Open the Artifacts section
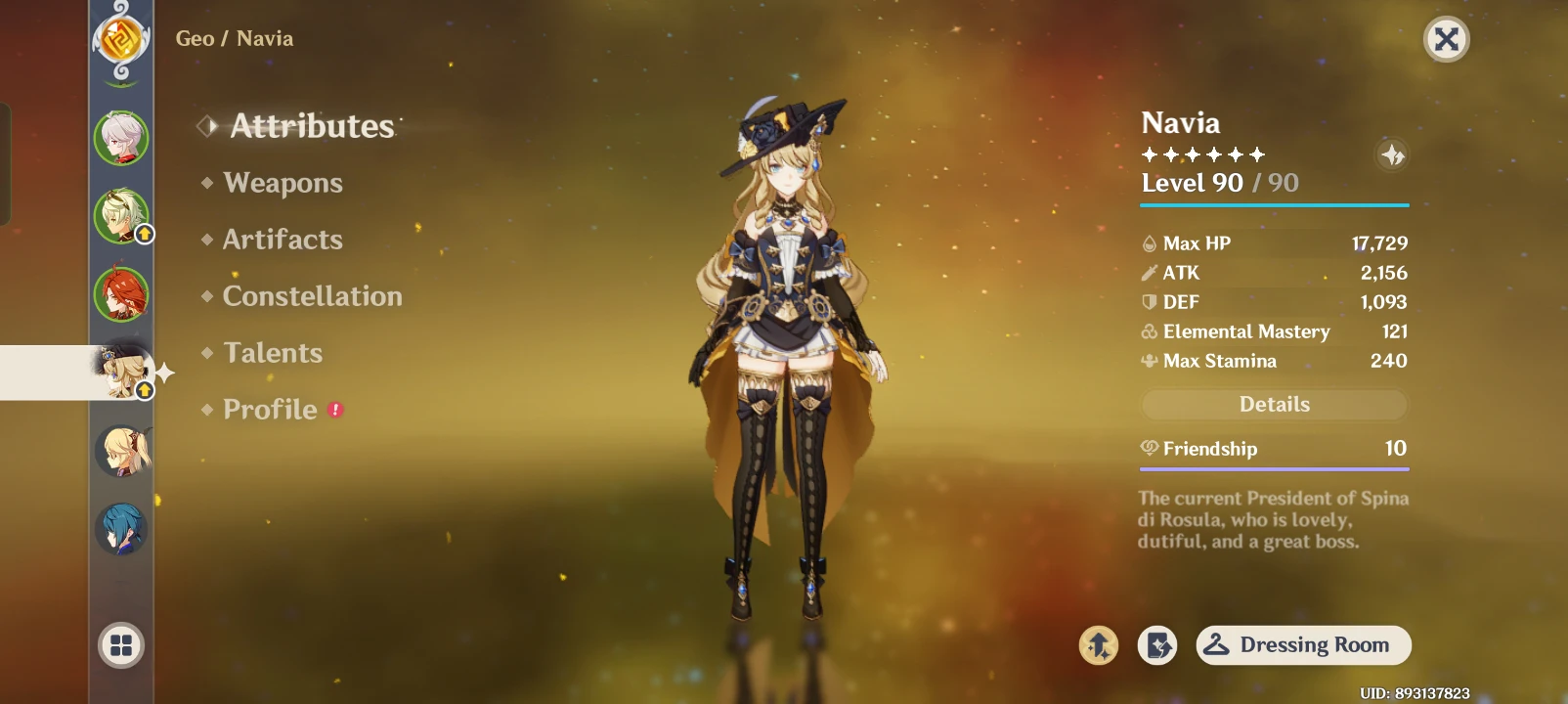 pyautogui.click(x=282, y=240)
